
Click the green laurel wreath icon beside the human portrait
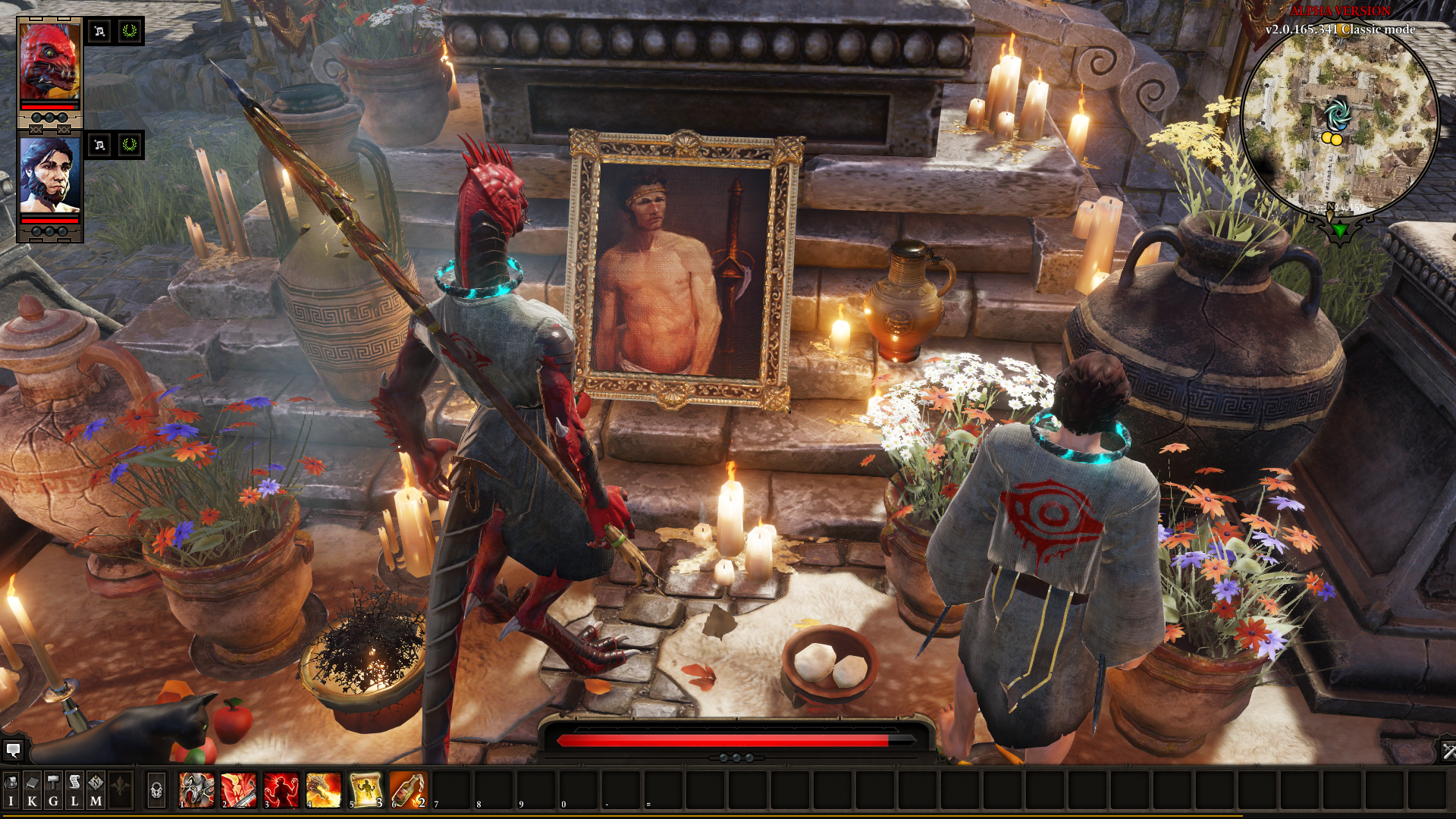pos(130,144)
